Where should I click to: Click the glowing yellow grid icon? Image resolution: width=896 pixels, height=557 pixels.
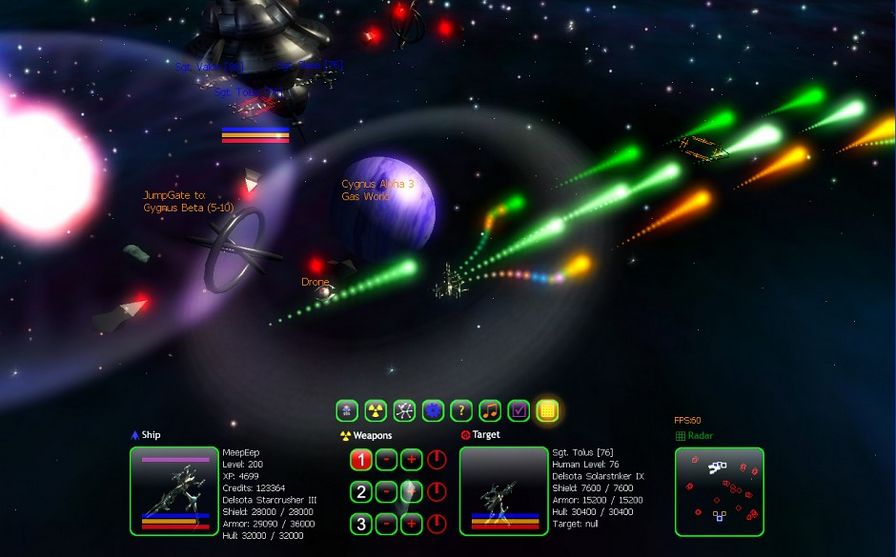547,410
